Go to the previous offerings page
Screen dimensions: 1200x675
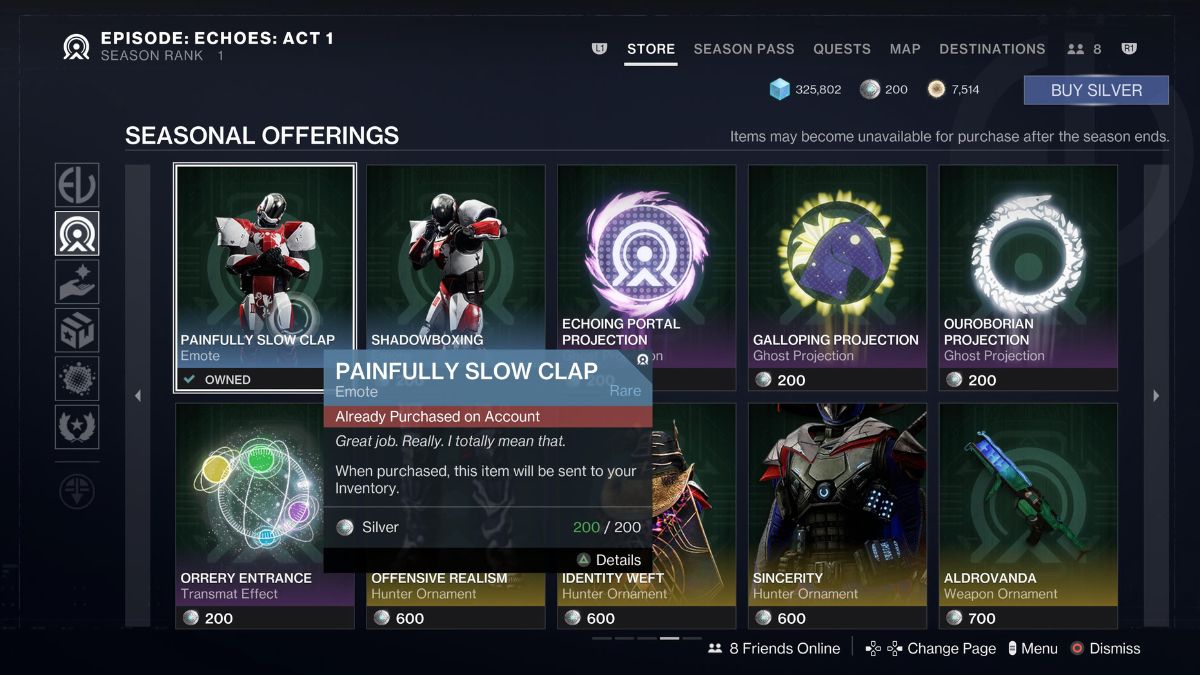138,396
